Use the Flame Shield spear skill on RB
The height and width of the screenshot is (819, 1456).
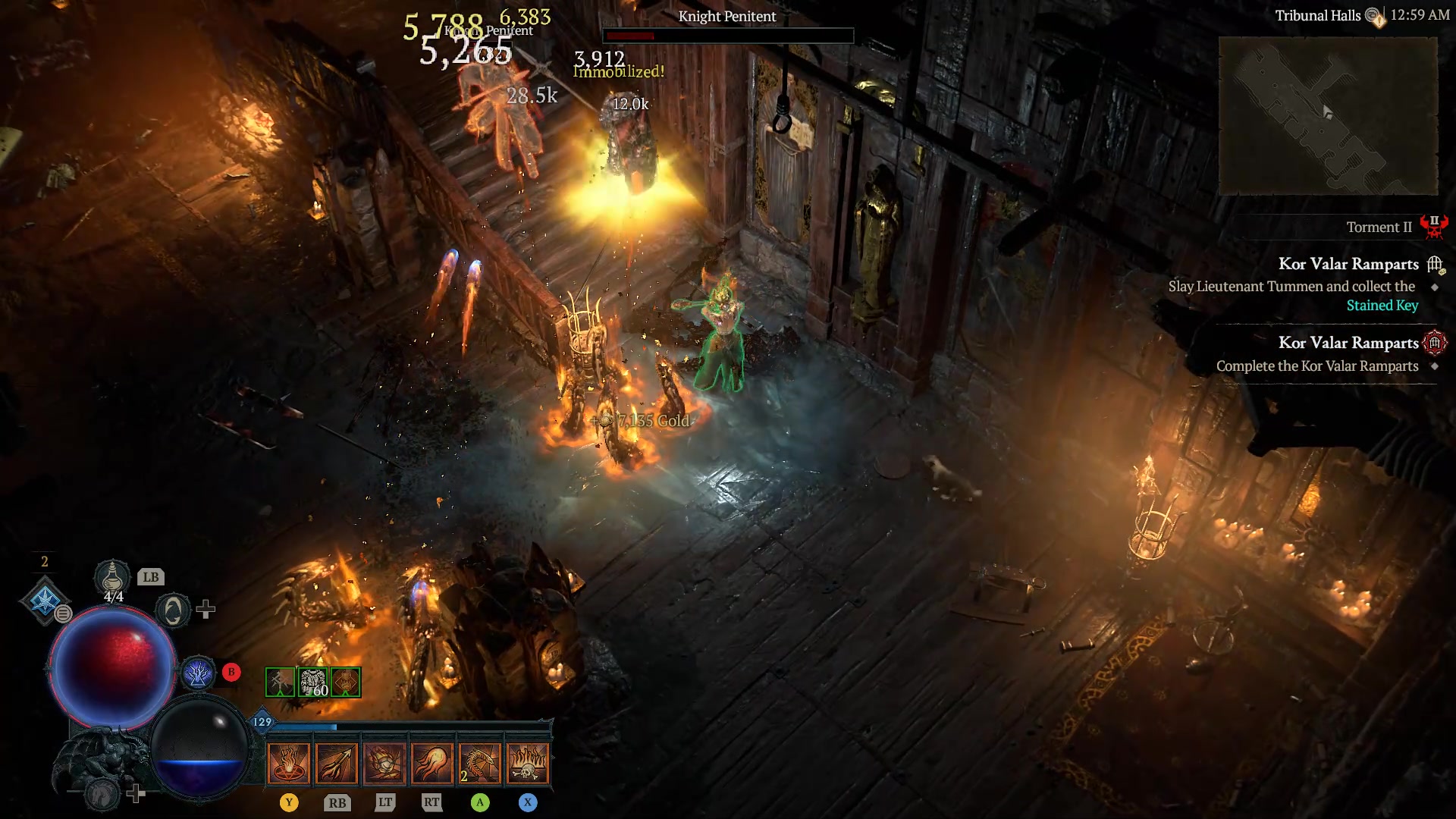point(338,764)
